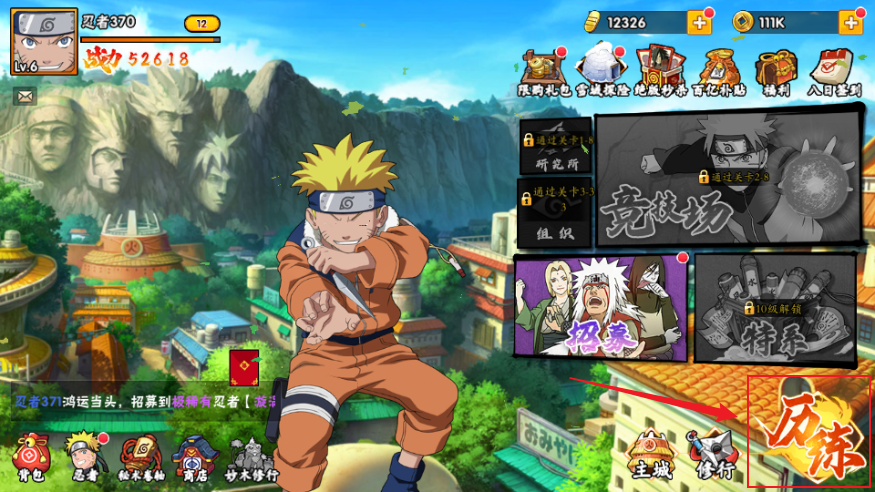Select the locked 竞技场 arena panel
Screen dimensions: 875x492
click(x=728, y=178)
